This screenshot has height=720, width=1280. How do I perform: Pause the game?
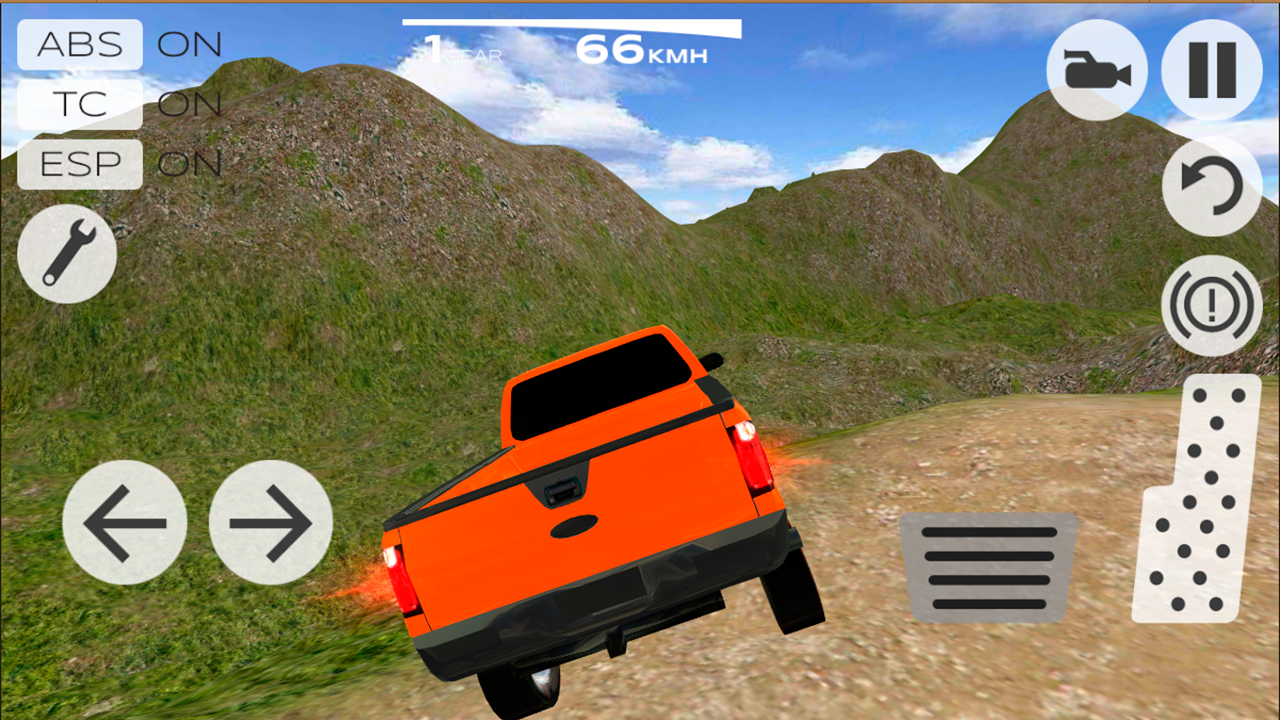coord(1212,70)
